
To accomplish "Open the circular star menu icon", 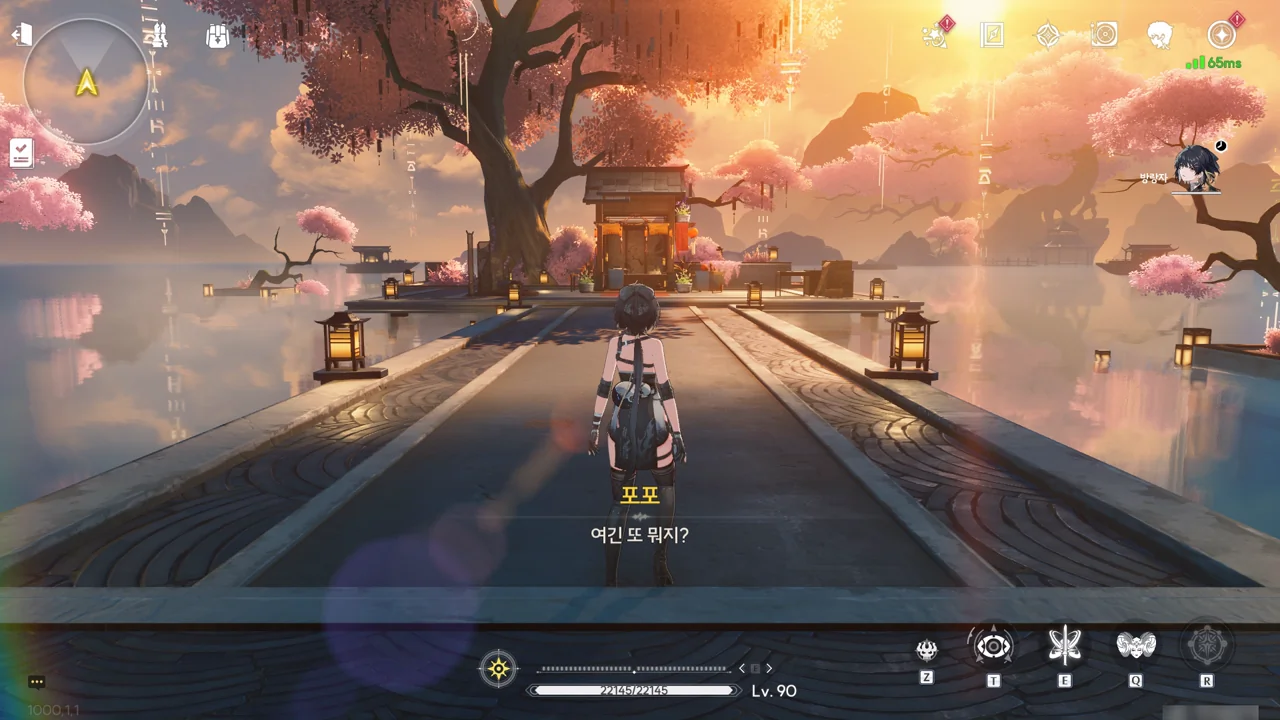I will coord(1221,35).
